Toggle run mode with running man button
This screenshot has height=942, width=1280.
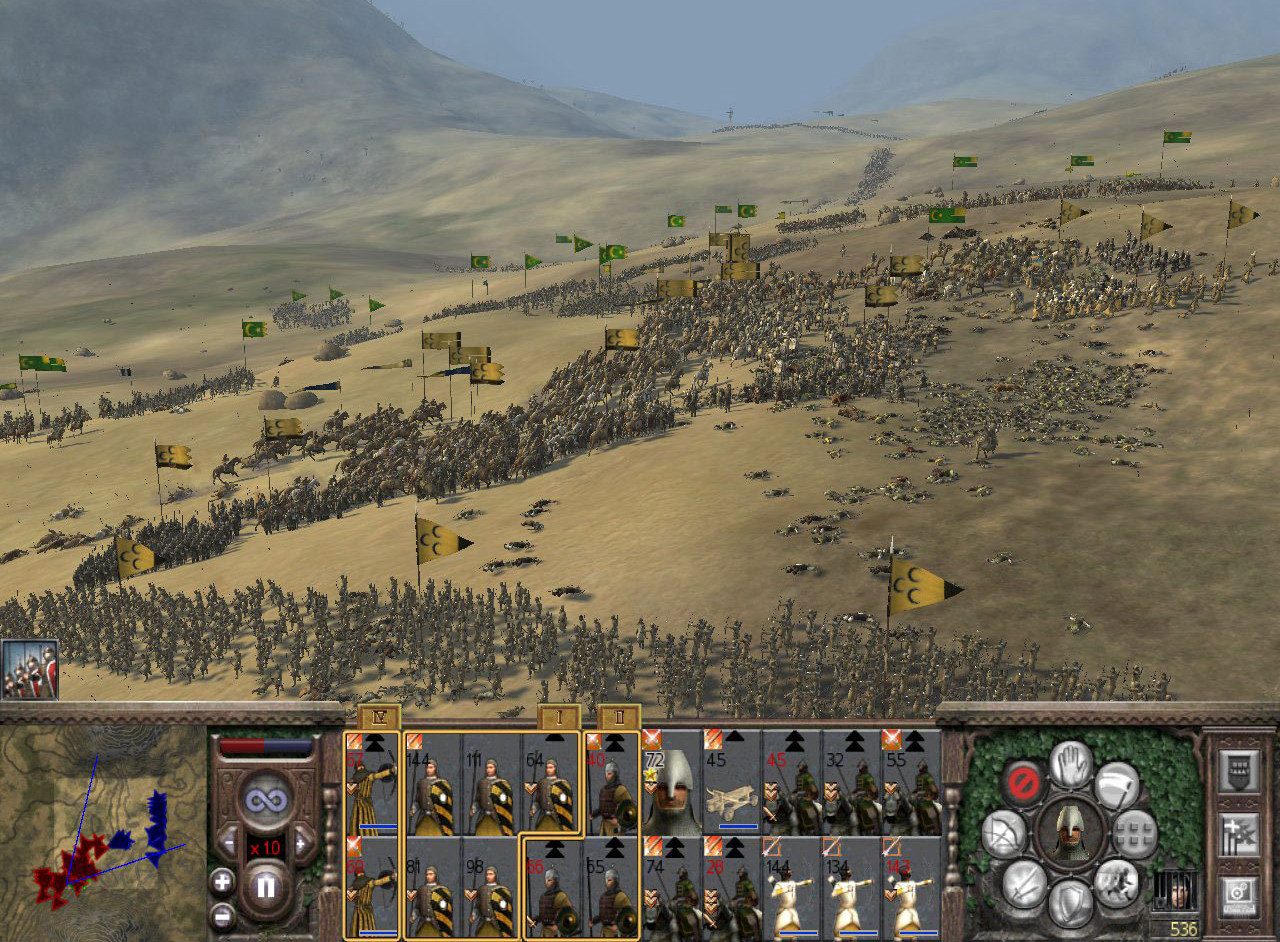tap(1116, 882)
